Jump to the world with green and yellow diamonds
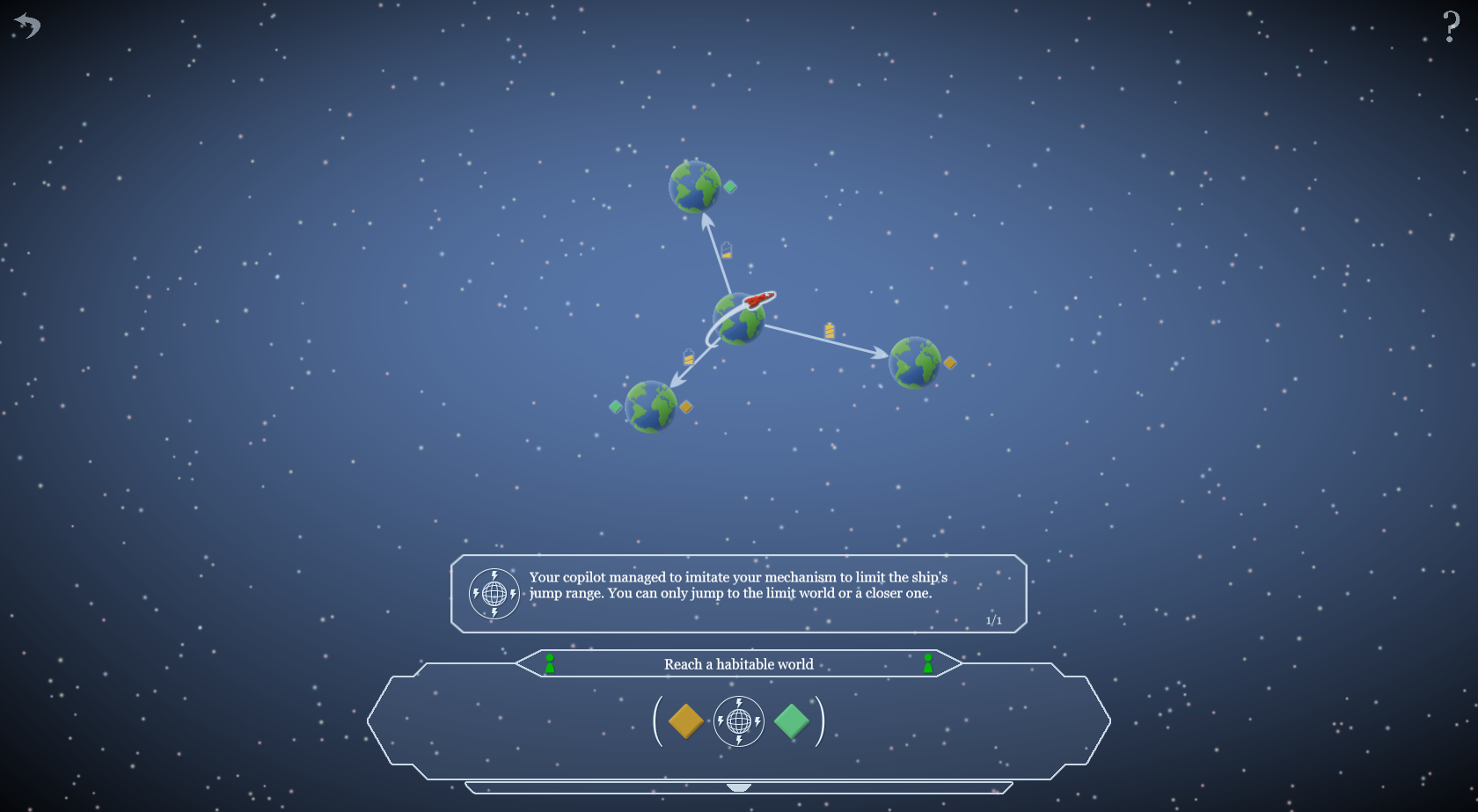The image size is (1478, 812). [x=651, y=406]
